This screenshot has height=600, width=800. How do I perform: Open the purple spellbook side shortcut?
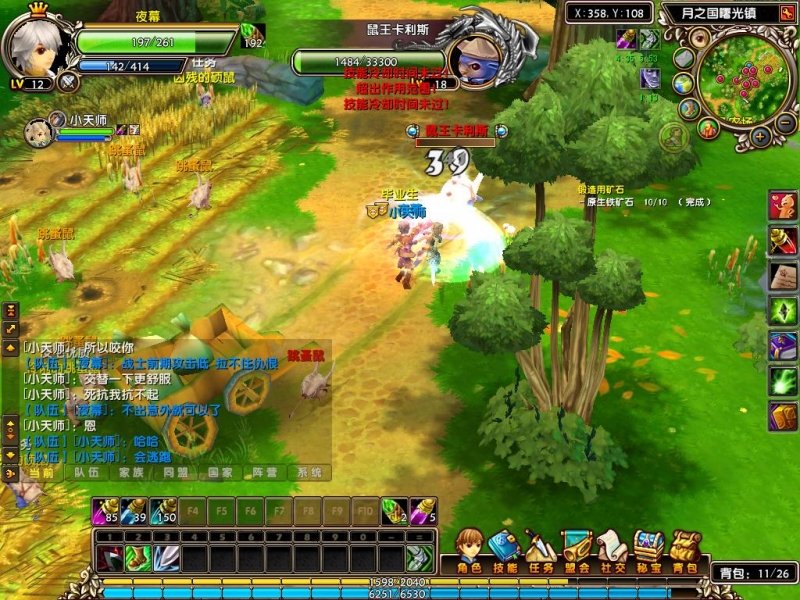(x=782, y=346)
